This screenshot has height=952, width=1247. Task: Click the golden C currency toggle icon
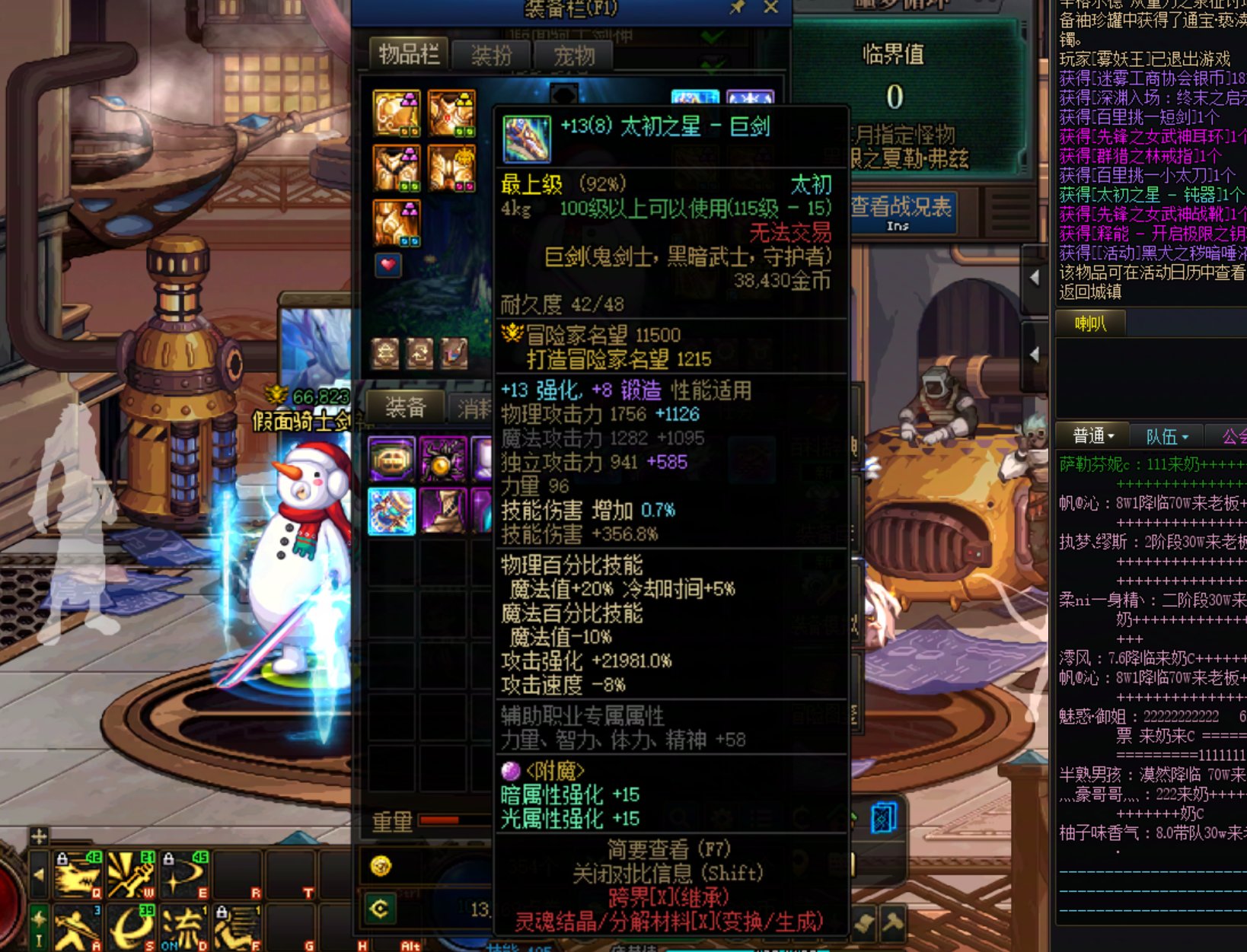click(x=381, y=907)
